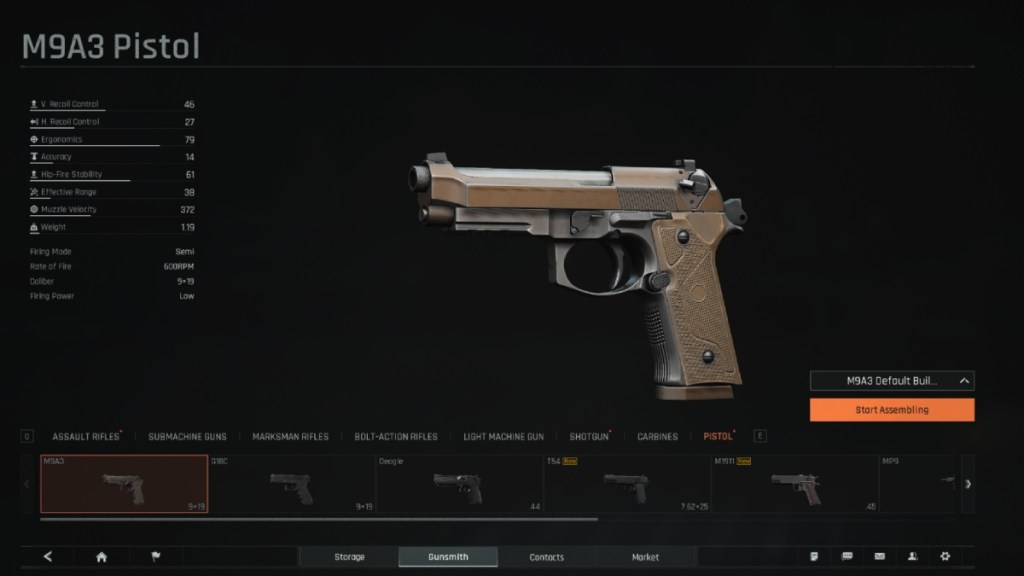Return to the home screen icon
The width and height of the screenshot is (1024, 576).
[101, 557]
